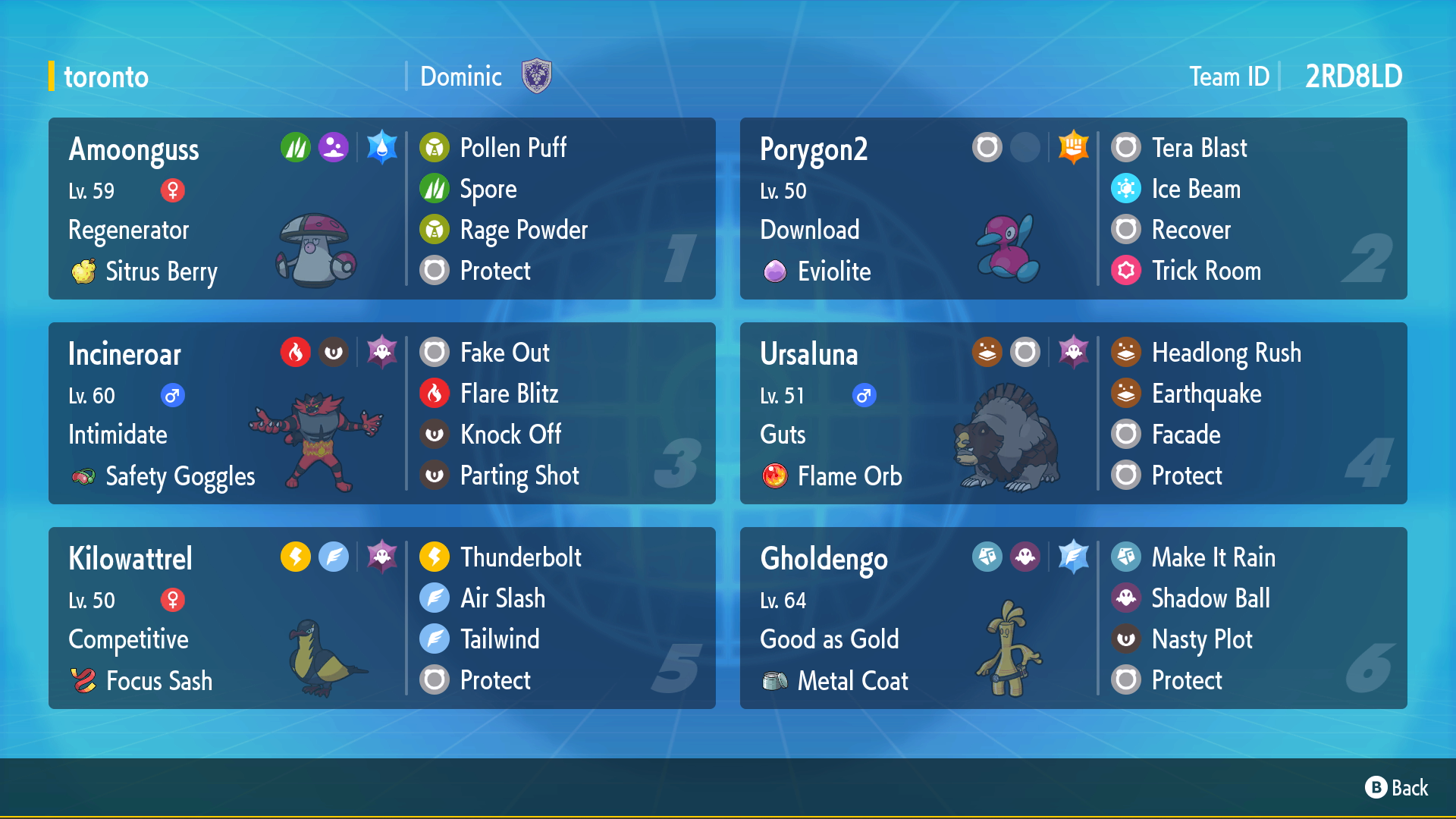Viewport: 1456px width, 819px height.
Task: Select Gholdengo's Make It Rain move
Action: click(x=1213, y=557)
